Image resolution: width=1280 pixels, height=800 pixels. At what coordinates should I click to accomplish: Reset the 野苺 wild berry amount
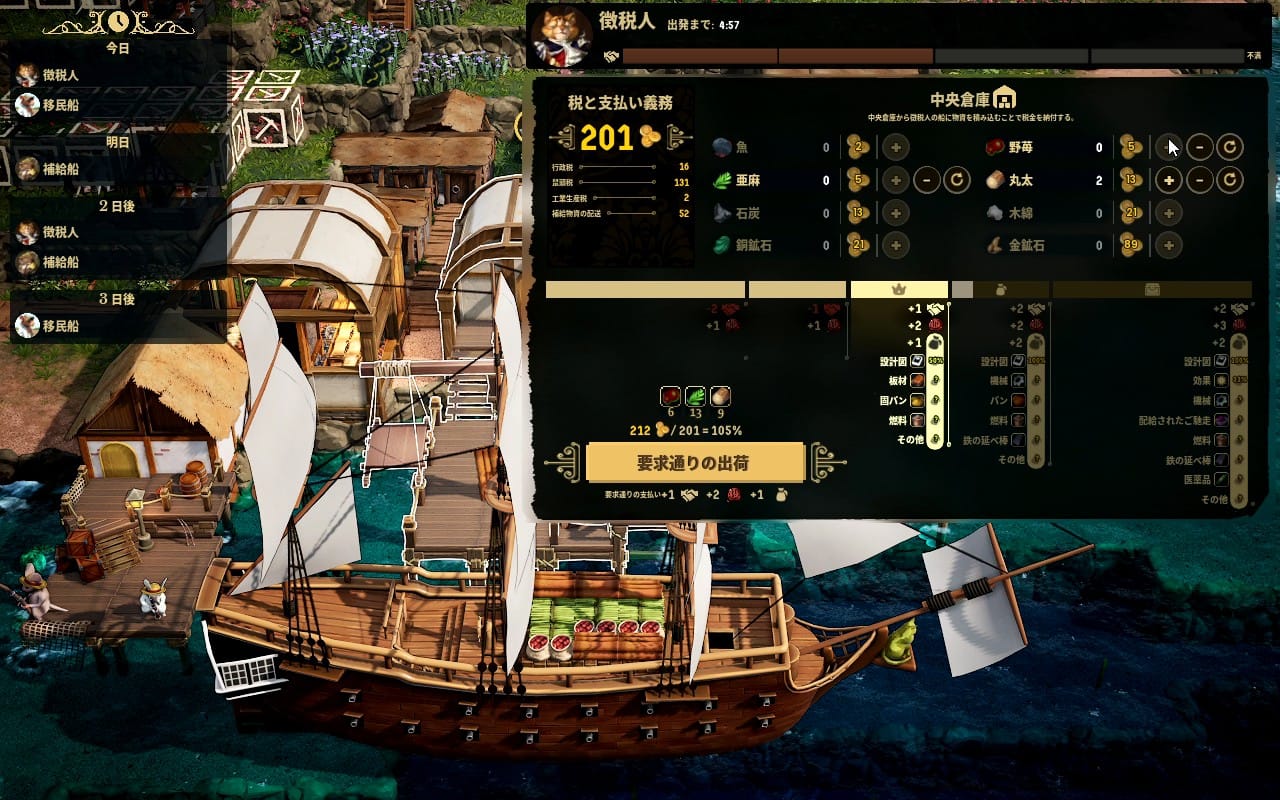point(1230,148)
